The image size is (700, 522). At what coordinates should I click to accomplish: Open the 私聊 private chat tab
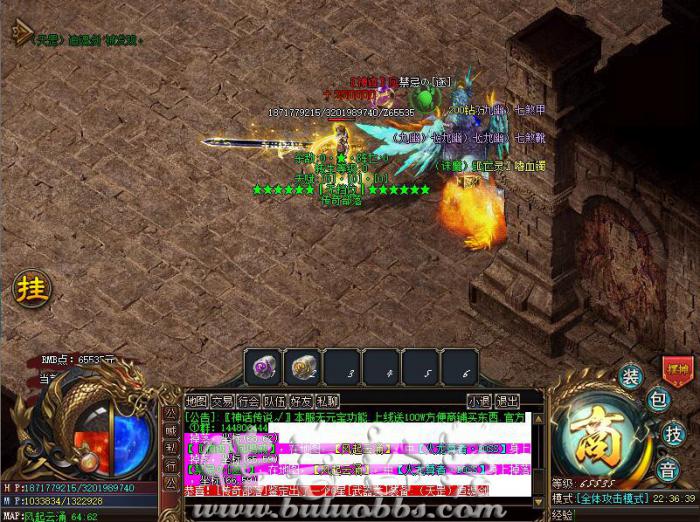pyautogui.click(x=326, y=401)
